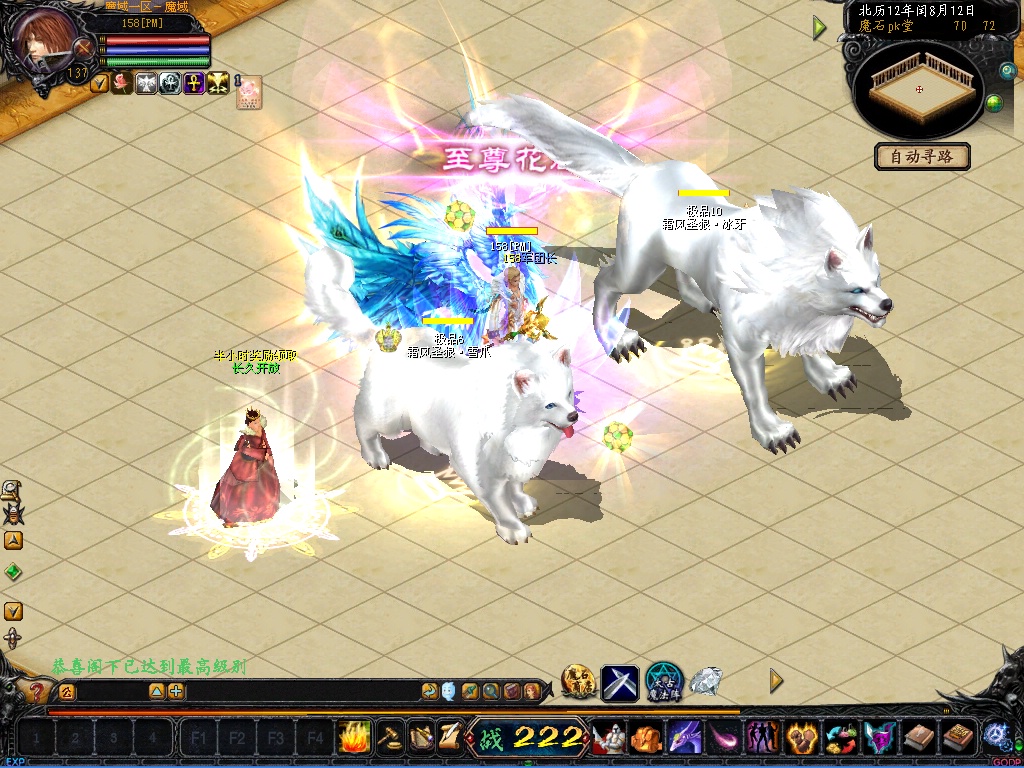
Task: Select the red rose buff icon
Action: tap(122, 84)
